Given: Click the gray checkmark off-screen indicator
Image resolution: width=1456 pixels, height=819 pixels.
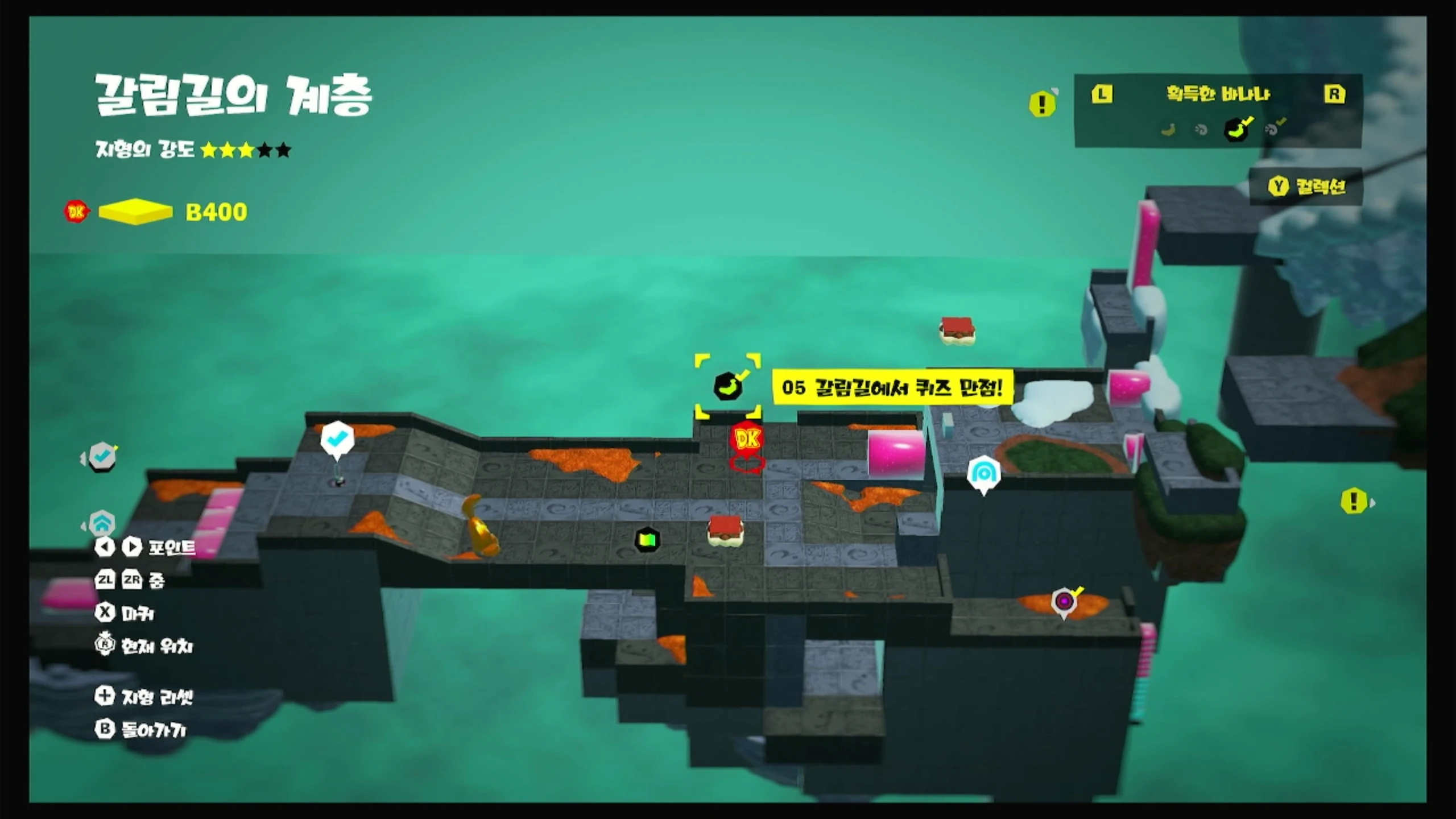Looking at the screenshot, I should point(102,456).
